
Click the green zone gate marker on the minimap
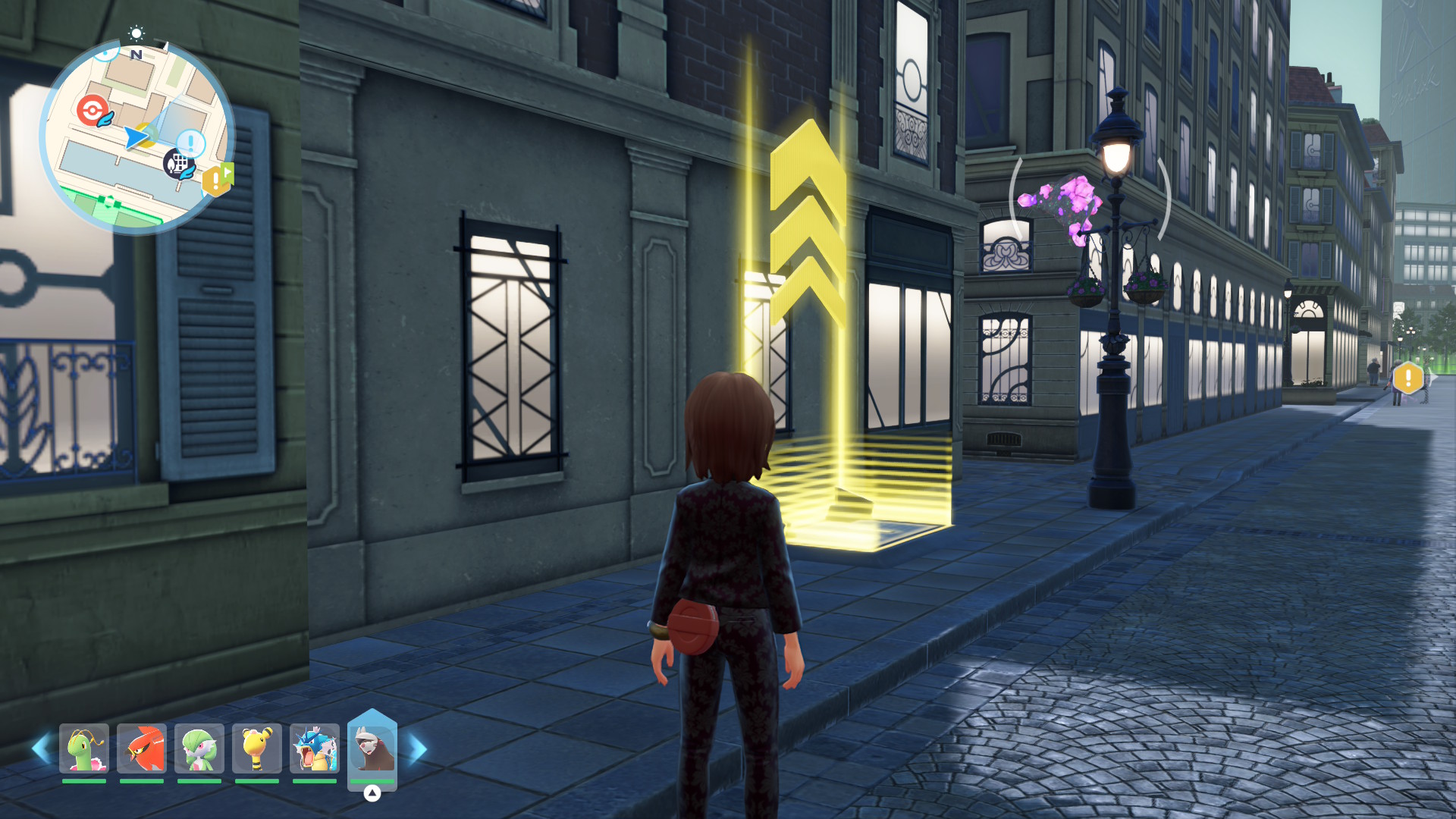[109, 202]
